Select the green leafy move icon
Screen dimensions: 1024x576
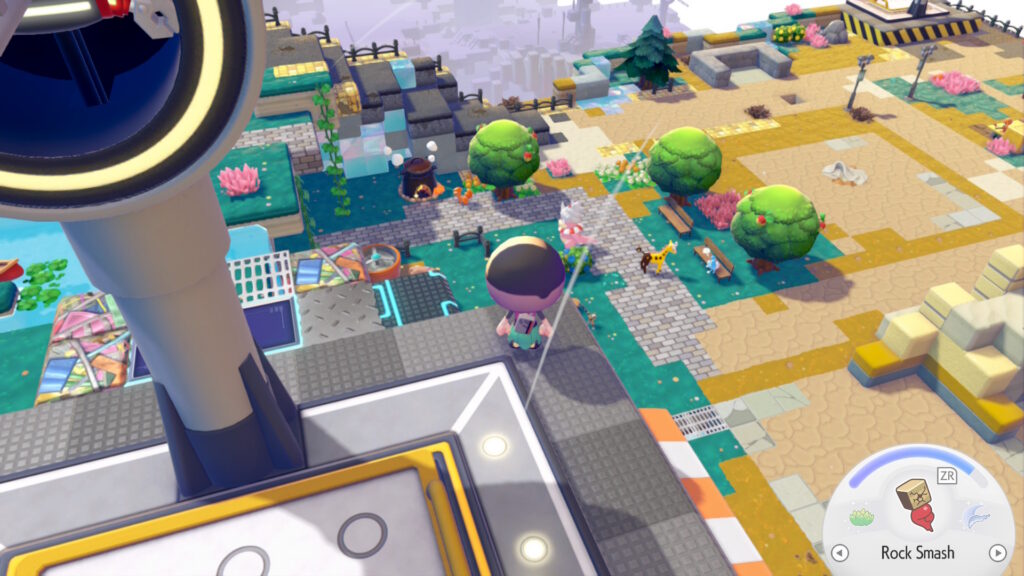coord(861,517)
